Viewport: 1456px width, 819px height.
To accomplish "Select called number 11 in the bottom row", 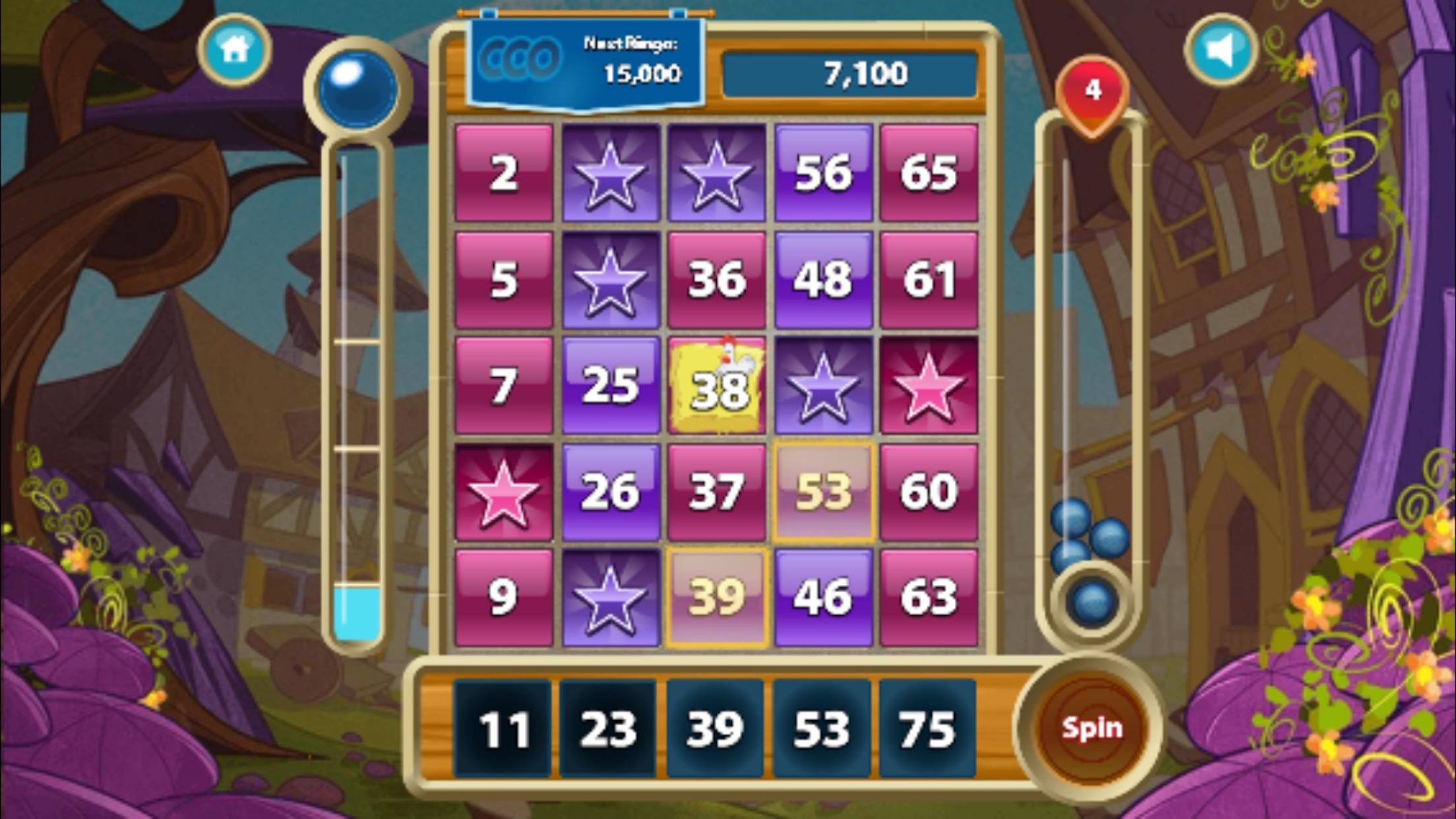I will (503, 729).
